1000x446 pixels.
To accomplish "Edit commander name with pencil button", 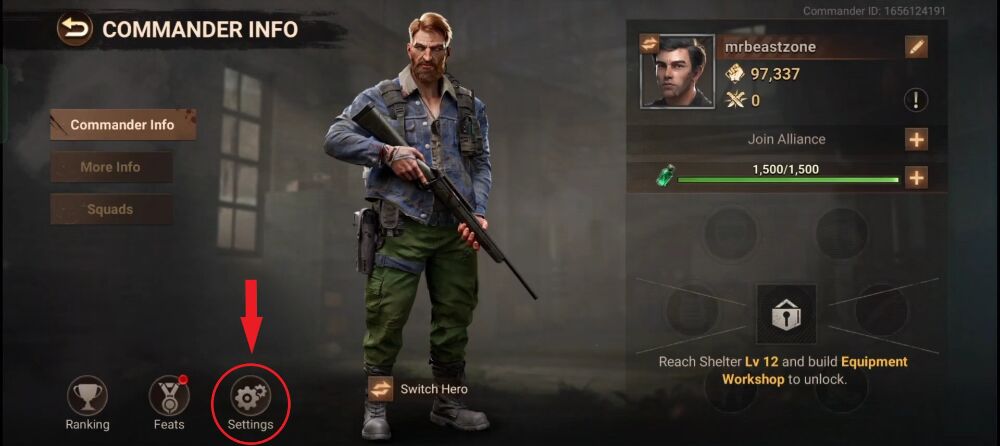I will pyautogui.click(x=916, y=47).
